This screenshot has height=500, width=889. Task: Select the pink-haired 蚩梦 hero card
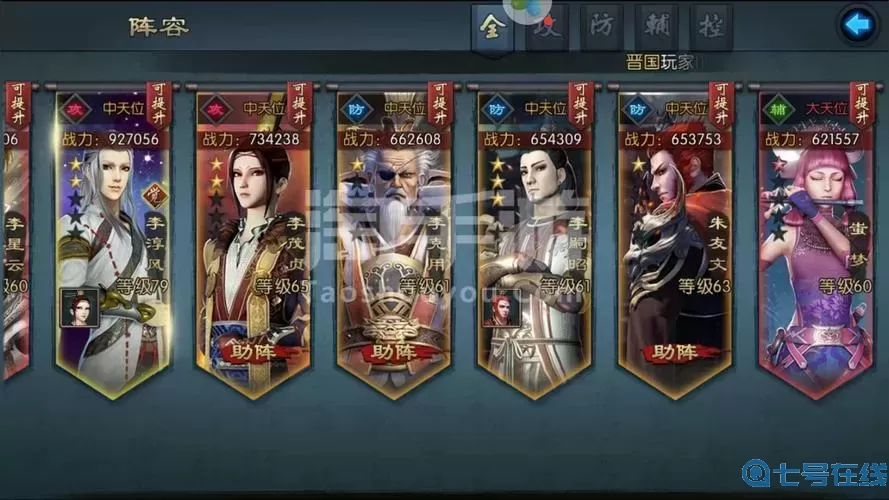[x=814, y=250]
